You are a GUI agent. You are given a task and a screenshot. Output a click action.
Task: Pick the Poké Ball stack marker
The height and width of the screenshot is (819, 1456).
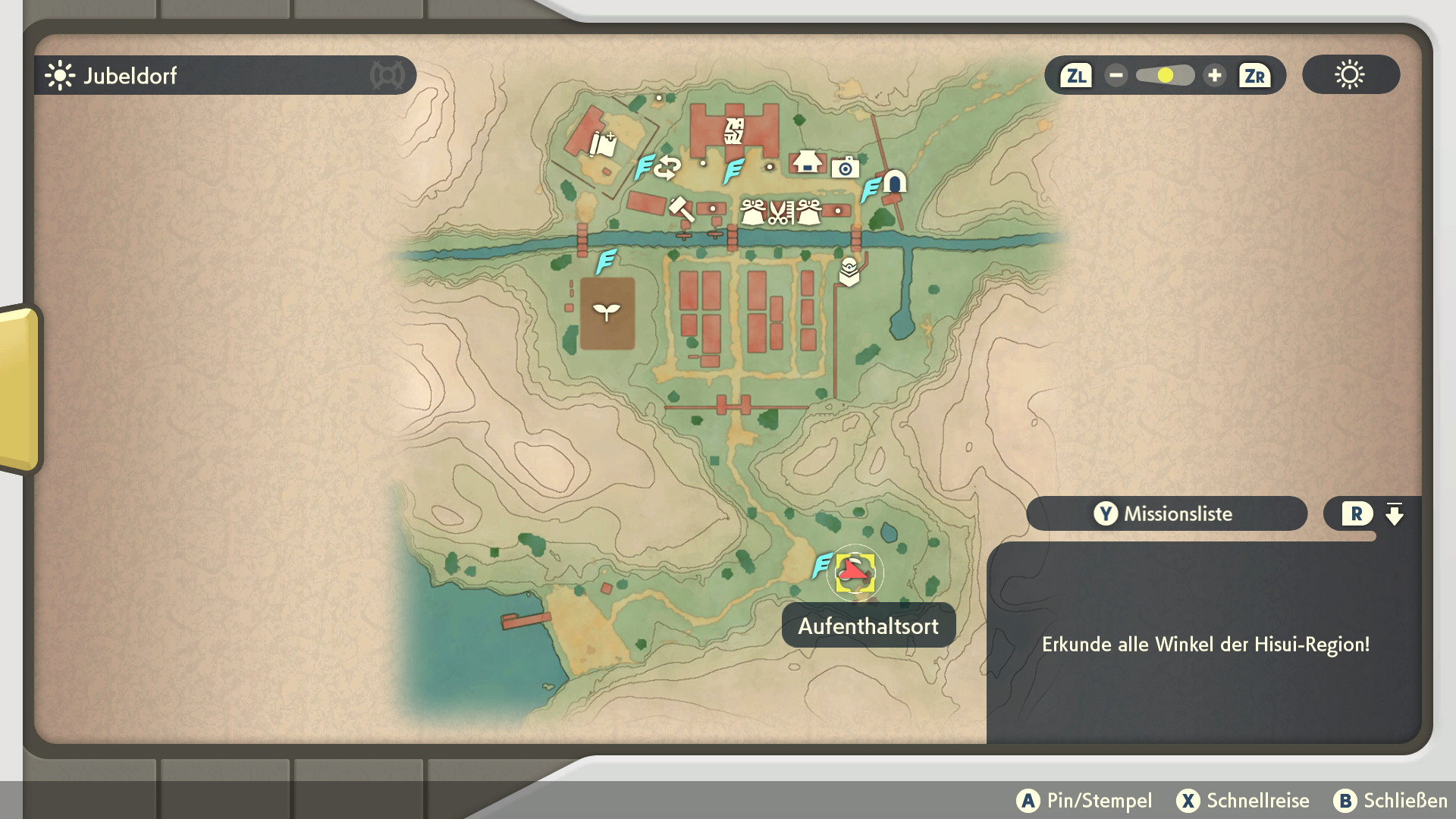pyautogui.click(x=849, y=271)
